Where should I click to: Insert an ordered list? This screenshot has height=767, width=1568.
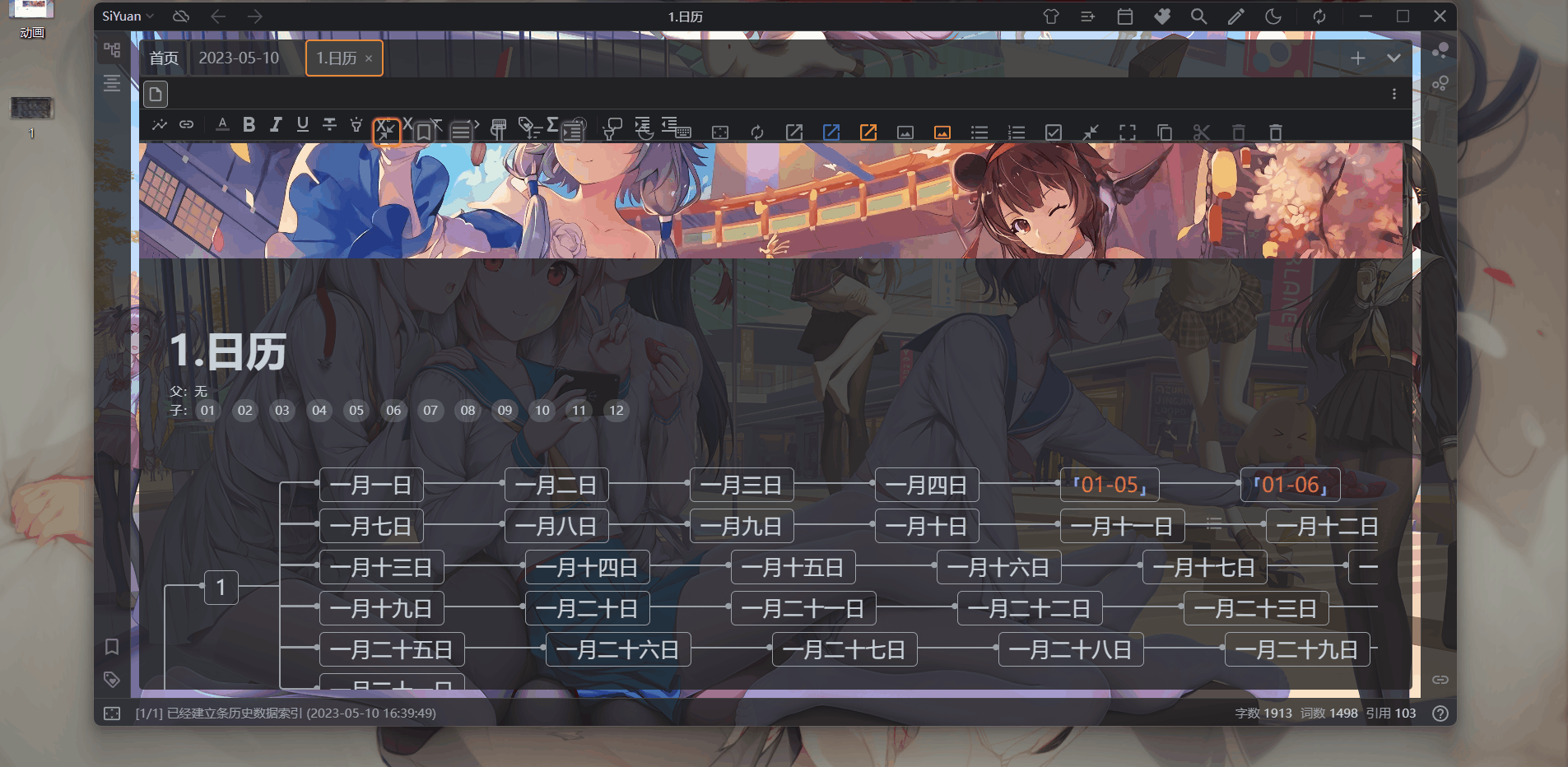click(x=1015, y=132)
